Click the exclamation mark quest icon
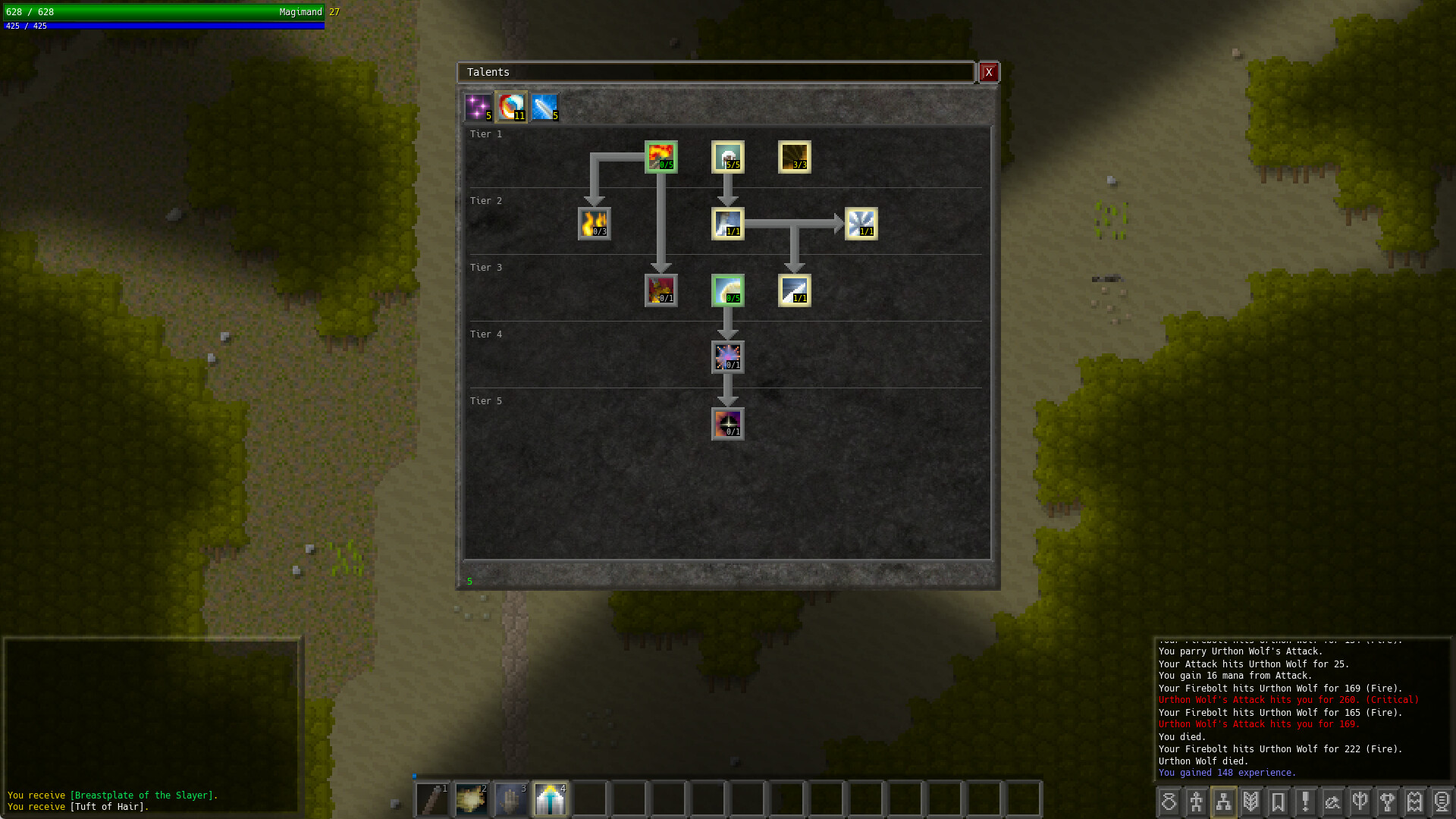 click(x=1305, y=801)
